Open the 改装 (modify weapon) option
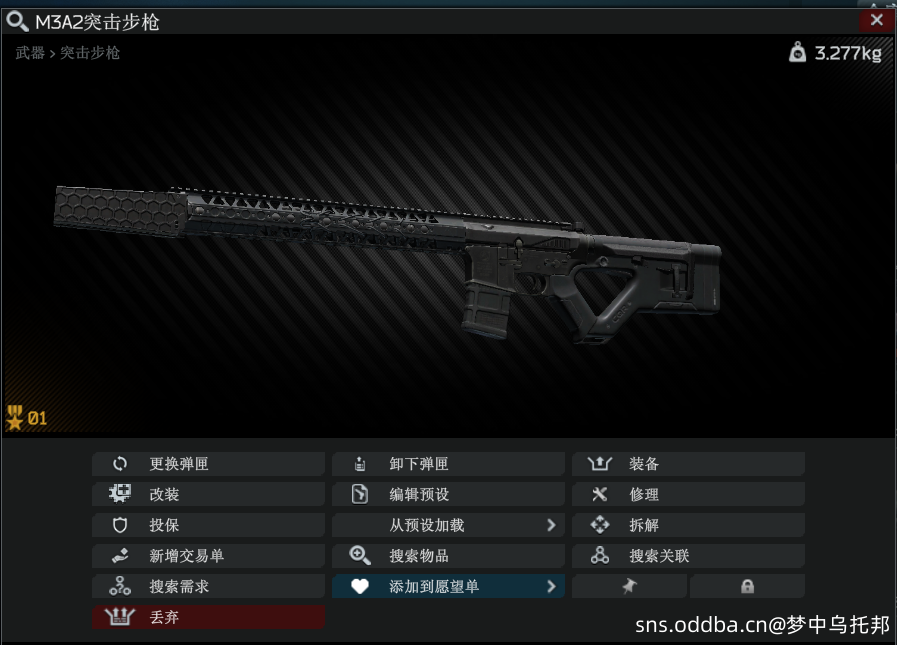This screenshot has height=645, width=897. pyautogui.click(x=208, y=494)
